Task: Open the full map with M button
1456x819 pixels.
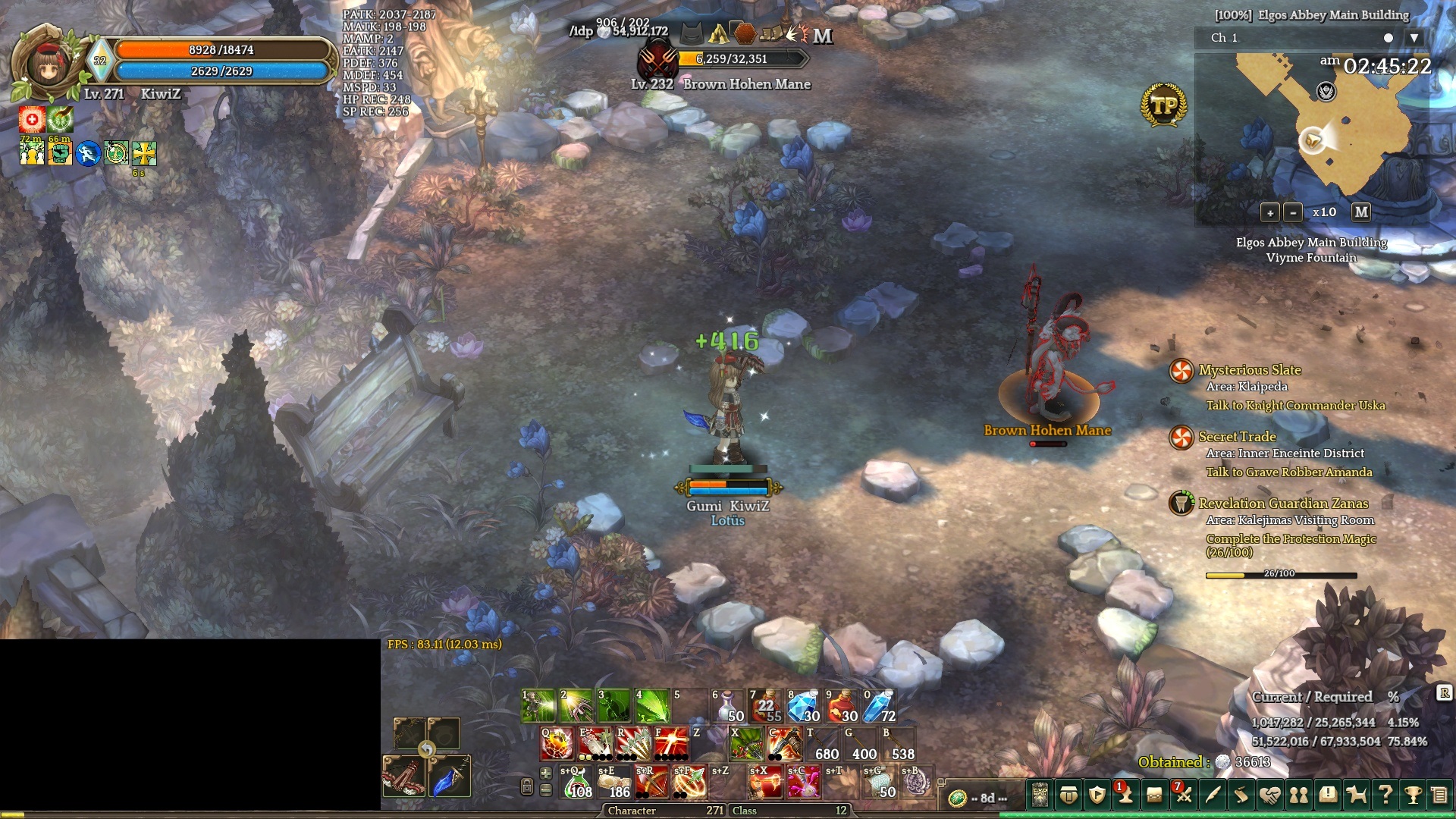Action: [1361, 212]
